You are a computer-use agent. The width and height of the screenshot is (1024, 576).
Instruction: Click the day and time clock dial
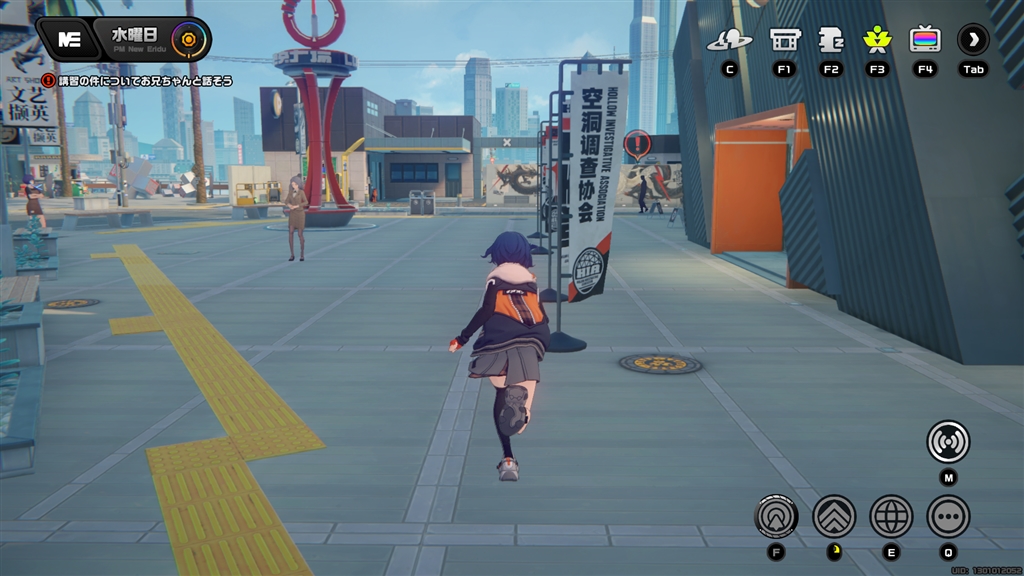coord(186,40)
